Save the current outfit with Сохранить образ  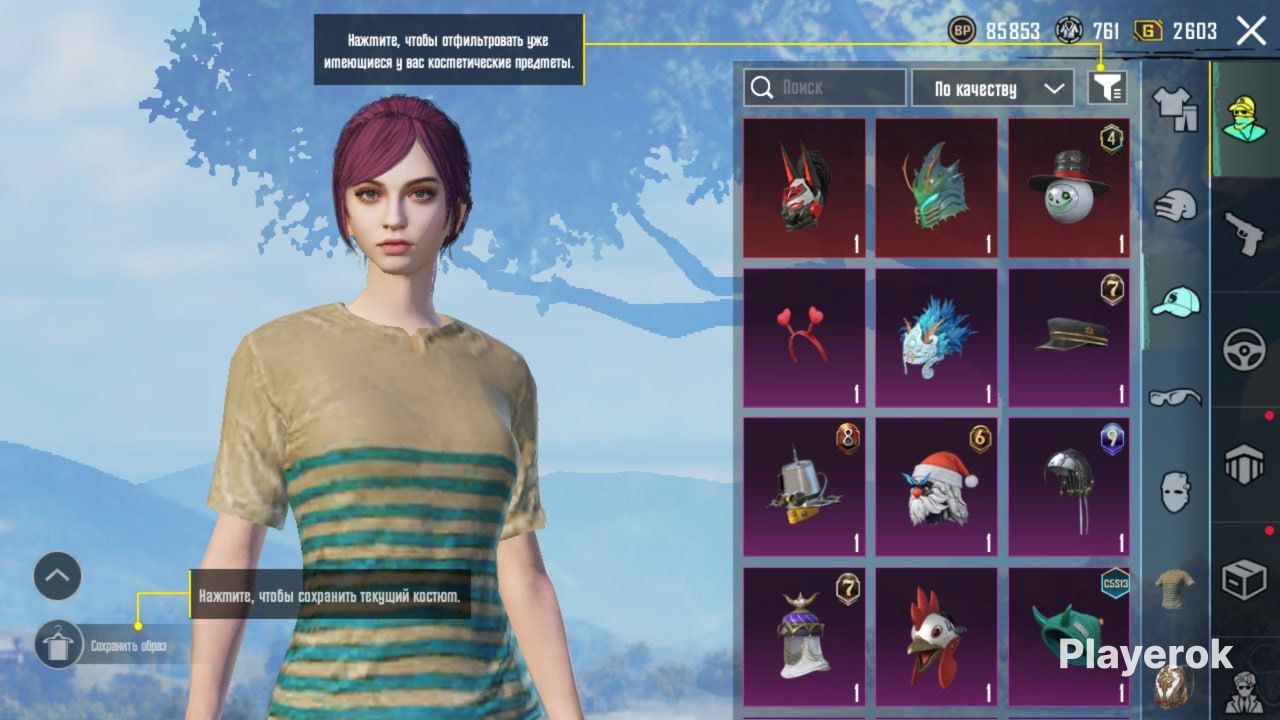pyautogui.click(x=59, y=645)
